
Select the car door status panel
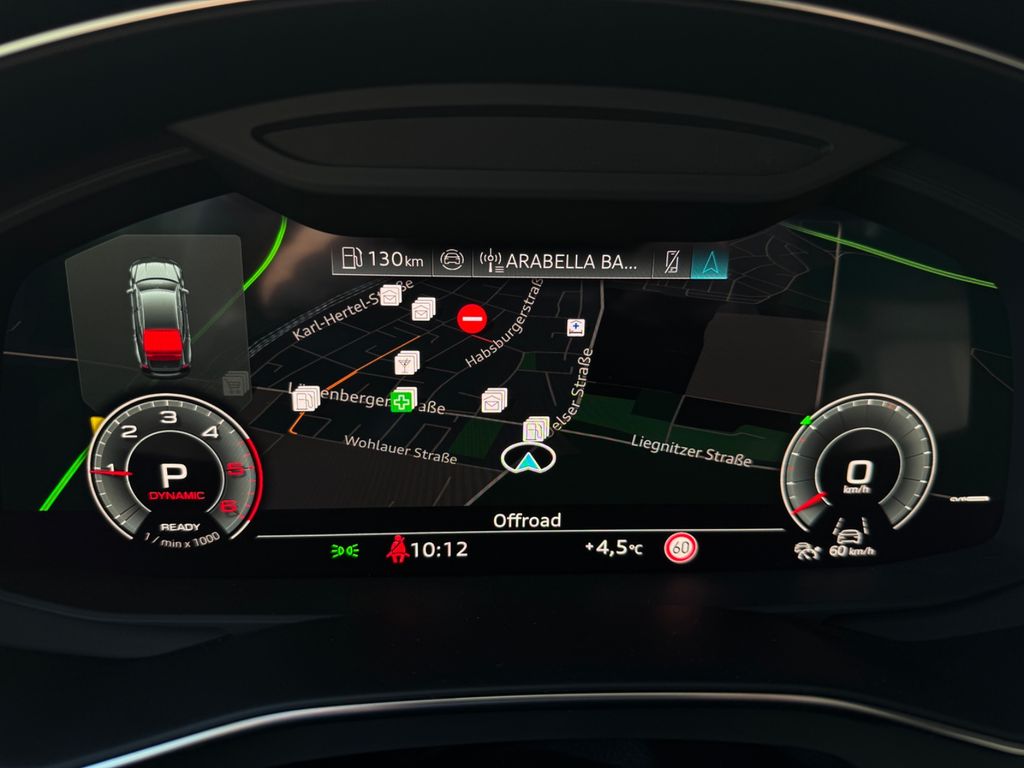157,317
